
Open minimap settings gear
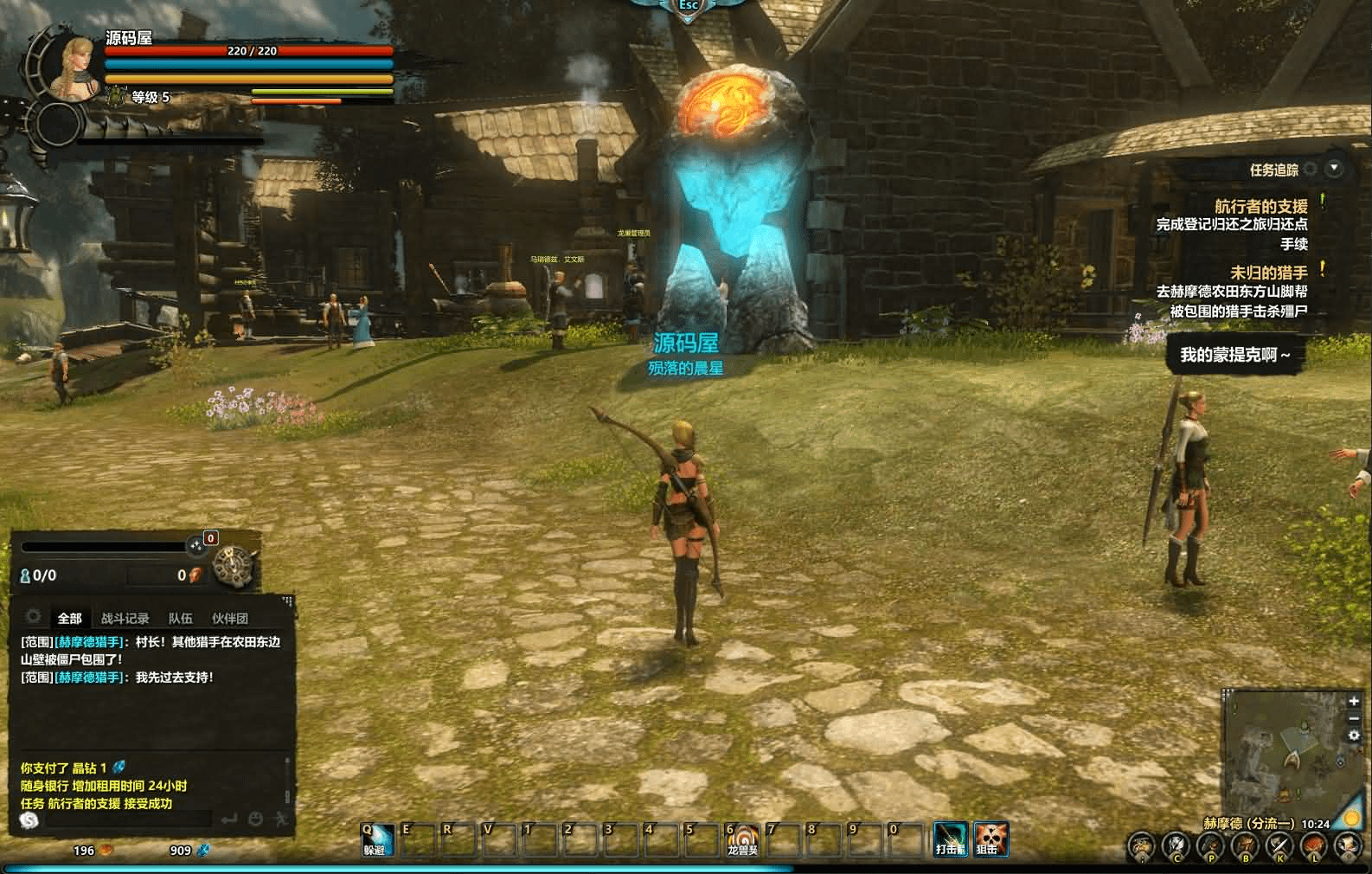click(1353, 736)
